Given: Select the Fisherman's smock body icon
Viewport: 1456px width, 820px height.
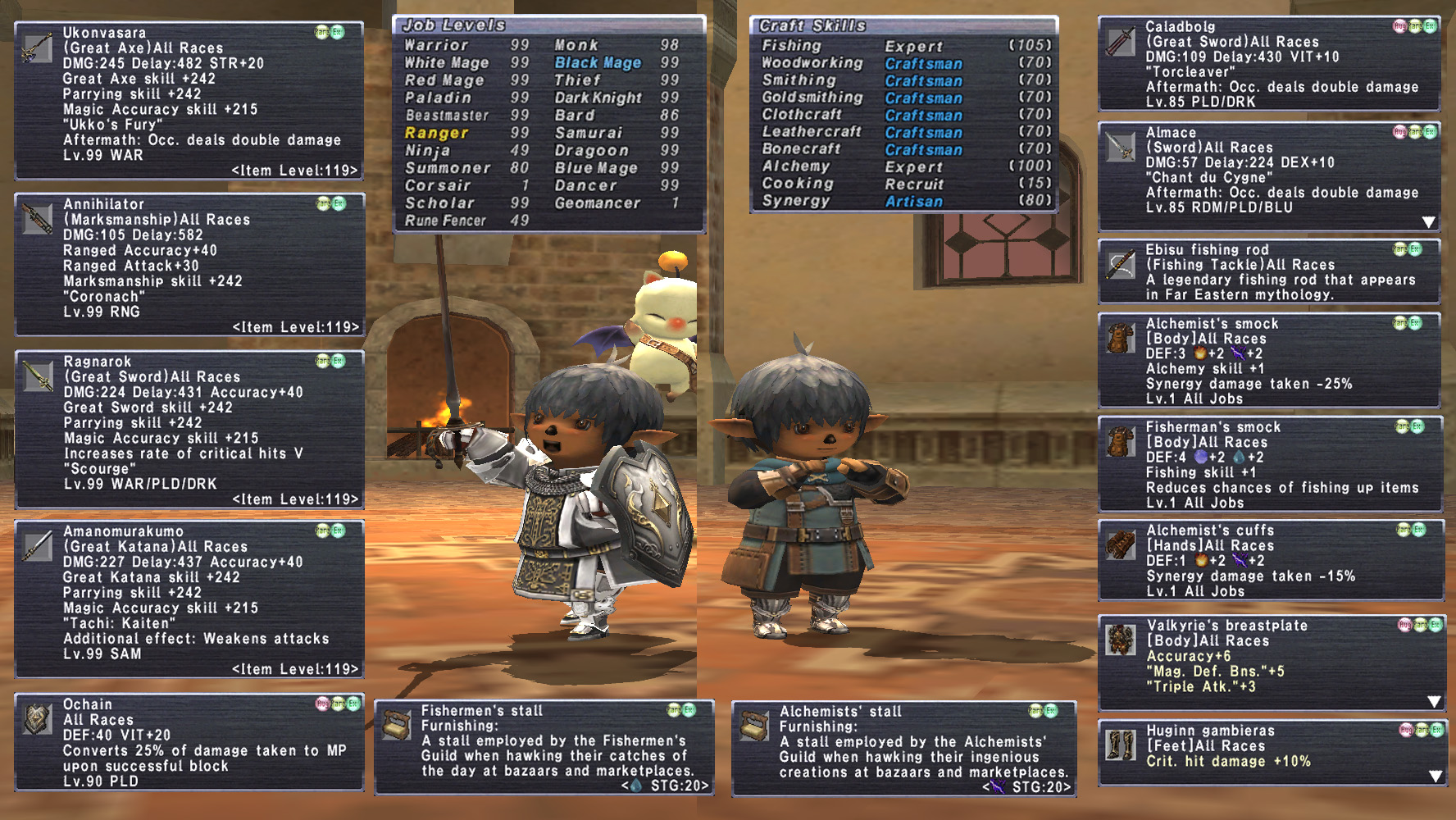Looking at the screenshot, I should (x=1120, y=442).
